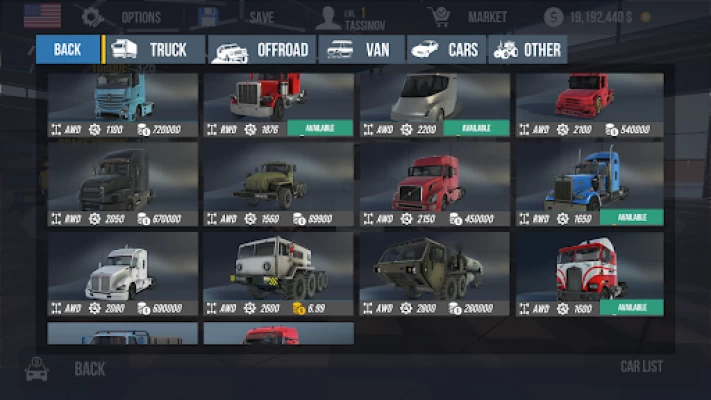Choose the silver futuristic truck marked available
Viewport: 711px width, 400px height.
(x=434, y=104)
